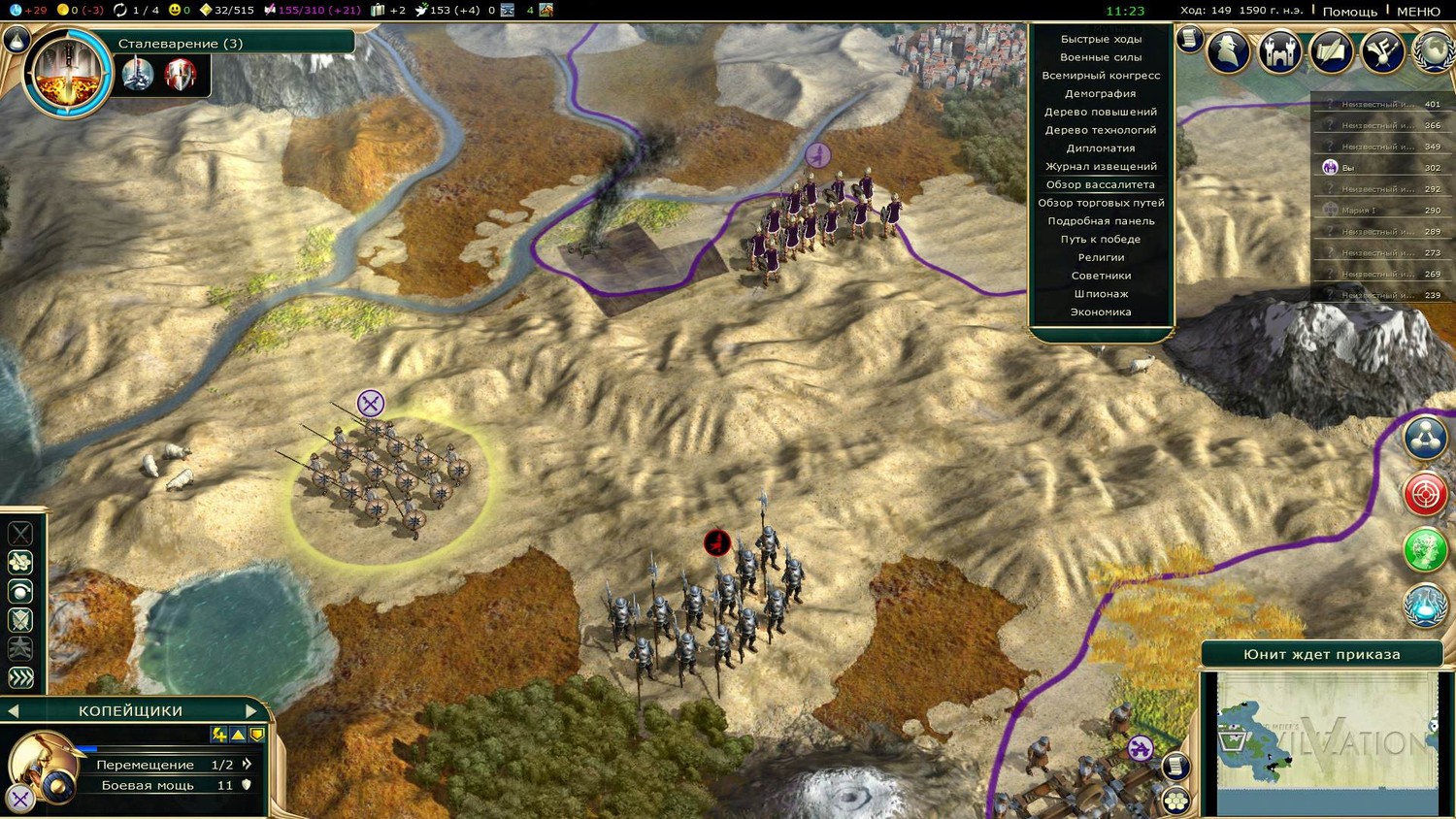
Task: Select Дерево технологий from the list
Action: point(1100,130)
